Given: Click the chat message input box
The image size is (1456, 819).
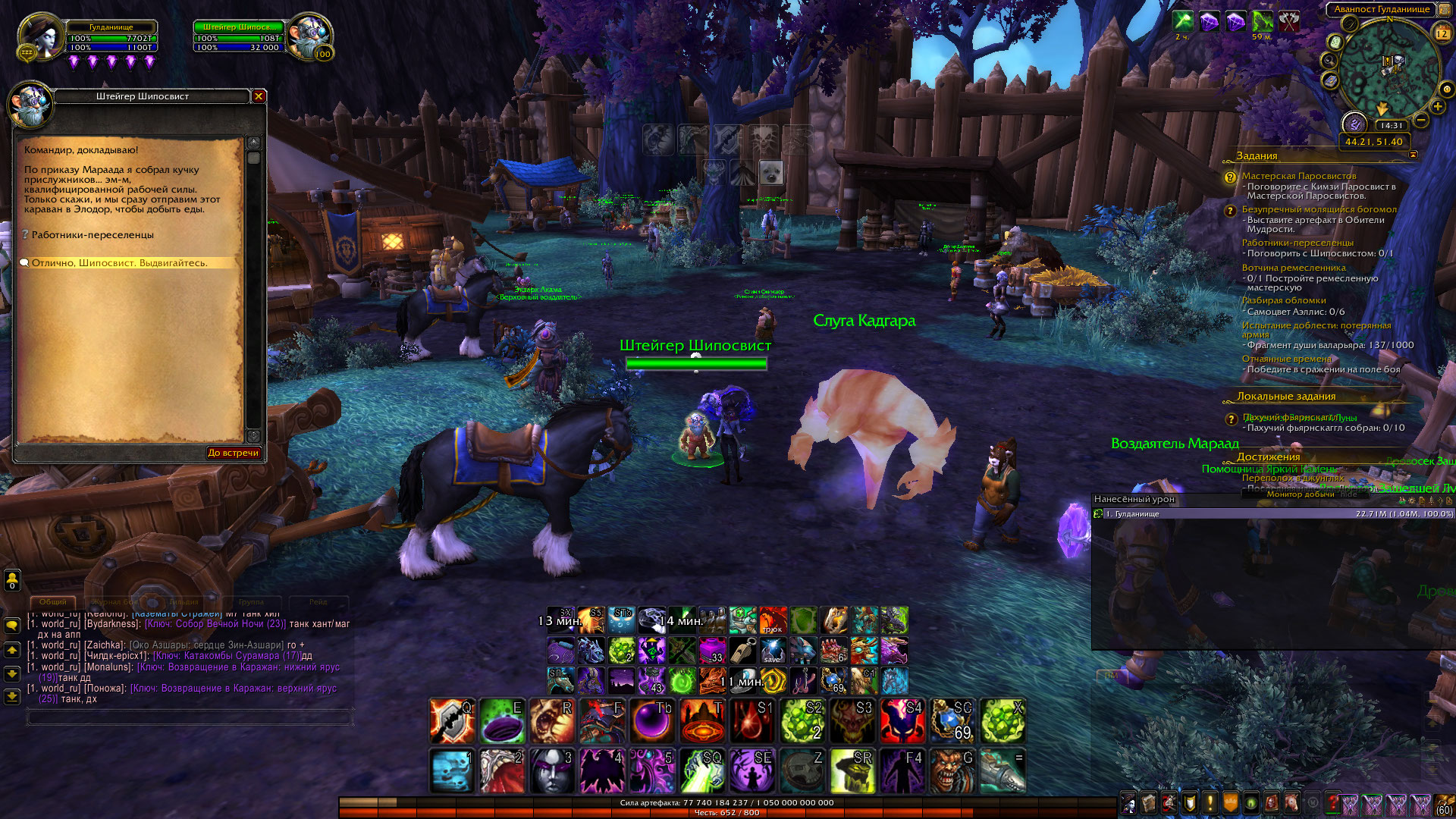Looking at the screenshot, I should 190,717.
